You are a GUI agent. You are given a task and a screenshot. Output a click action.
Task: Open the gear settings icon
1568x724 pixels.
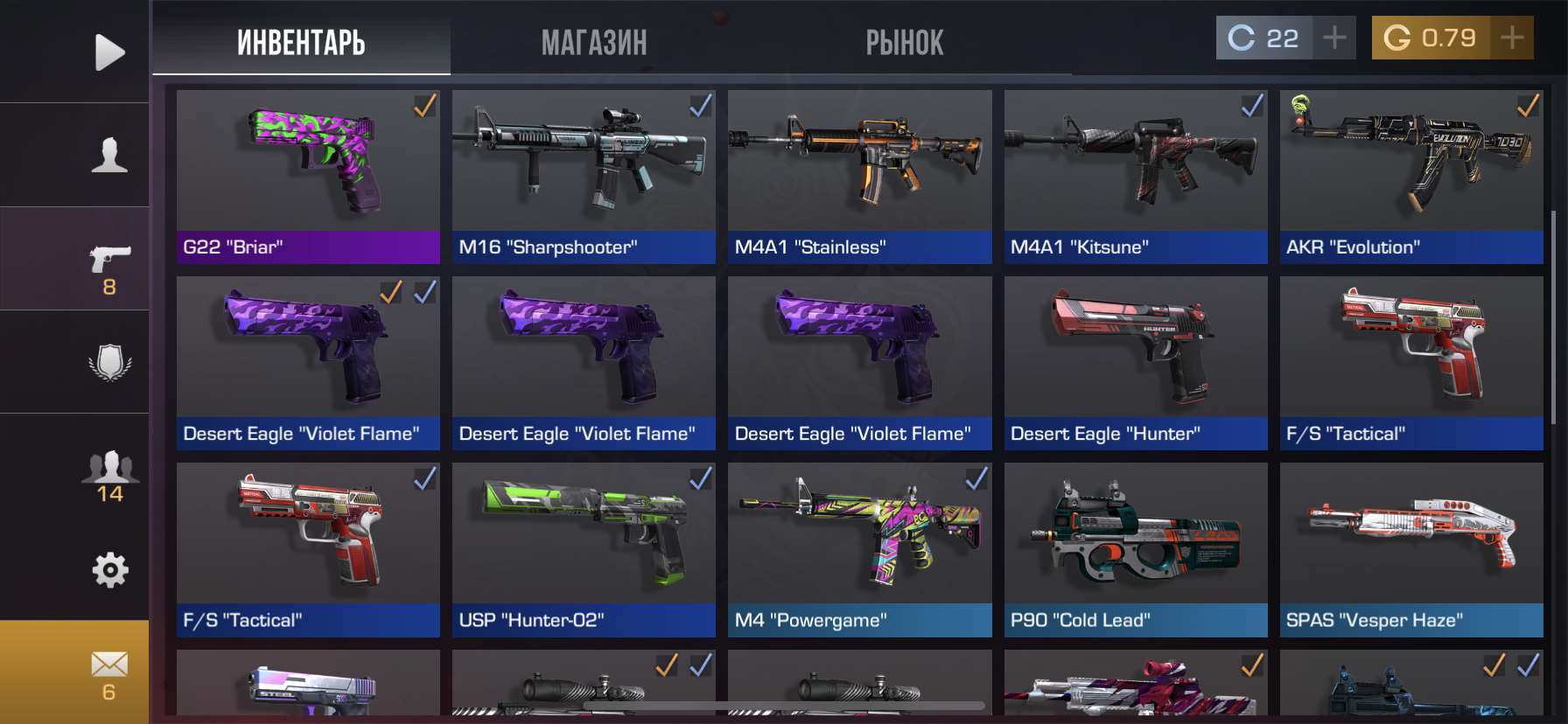coord(109,570)
